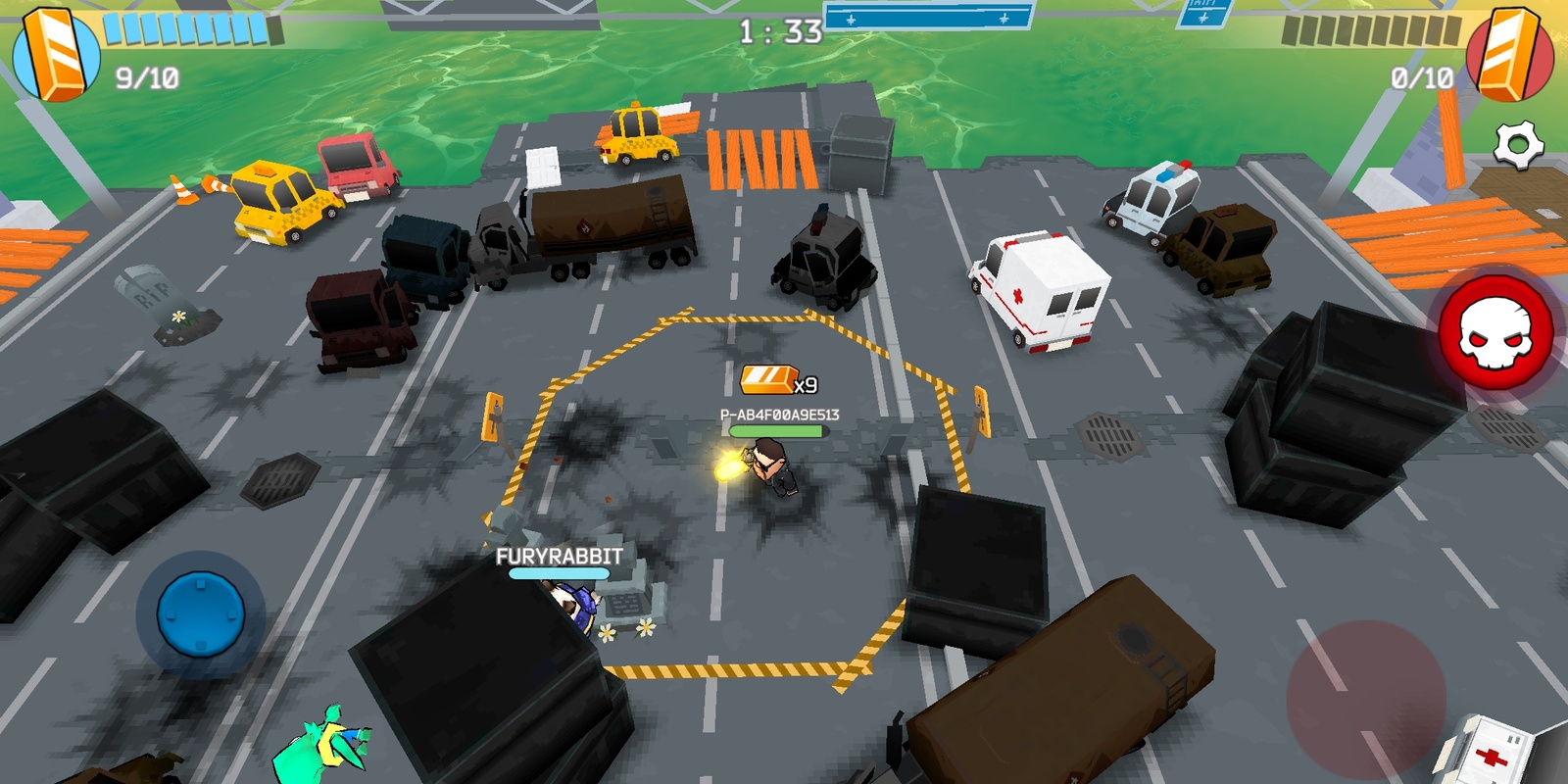Touch the blue movement joystick

[201, 614]
